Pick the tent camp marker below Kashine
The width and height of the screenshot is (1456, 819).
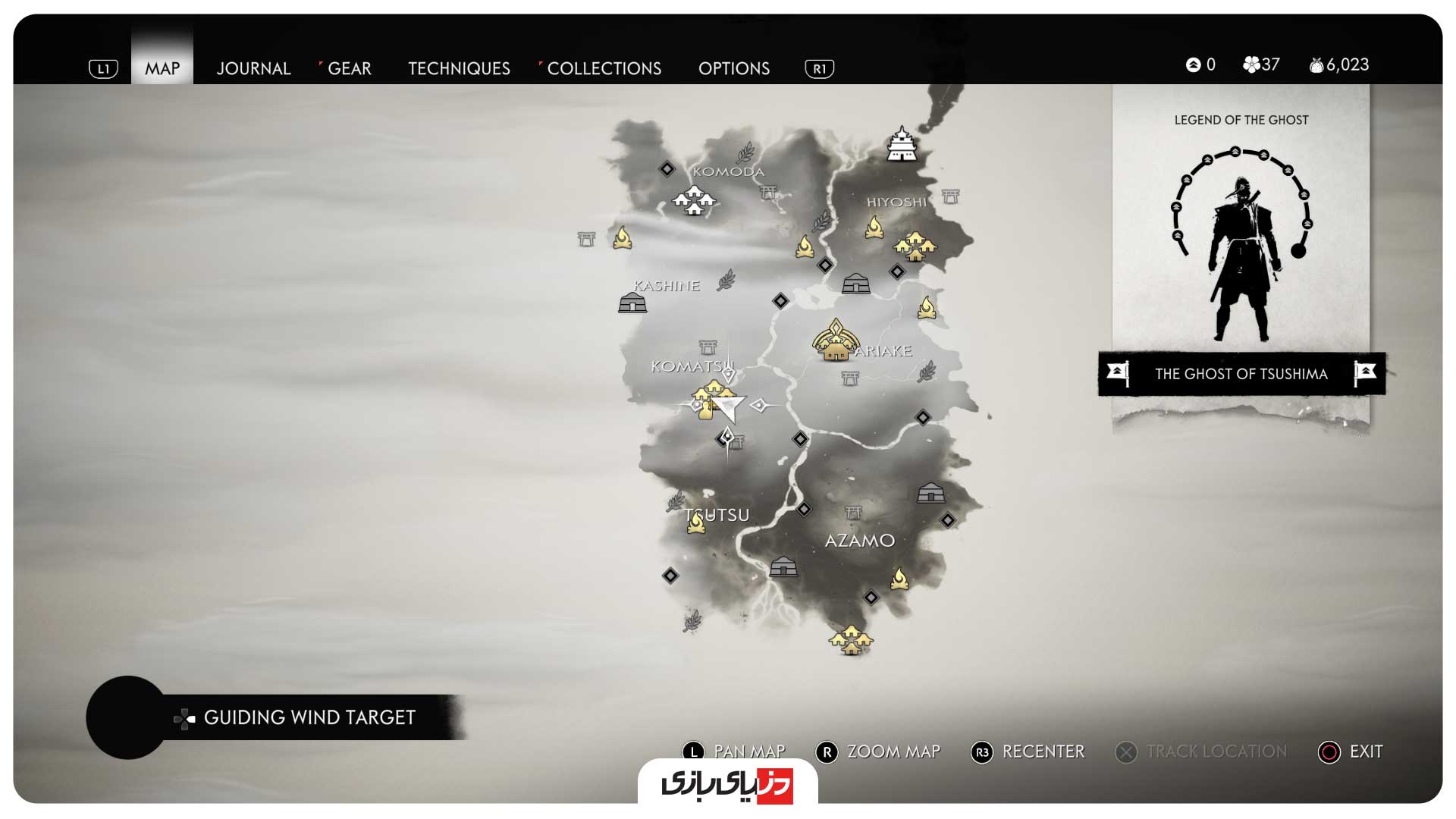(x=632, y=303)
